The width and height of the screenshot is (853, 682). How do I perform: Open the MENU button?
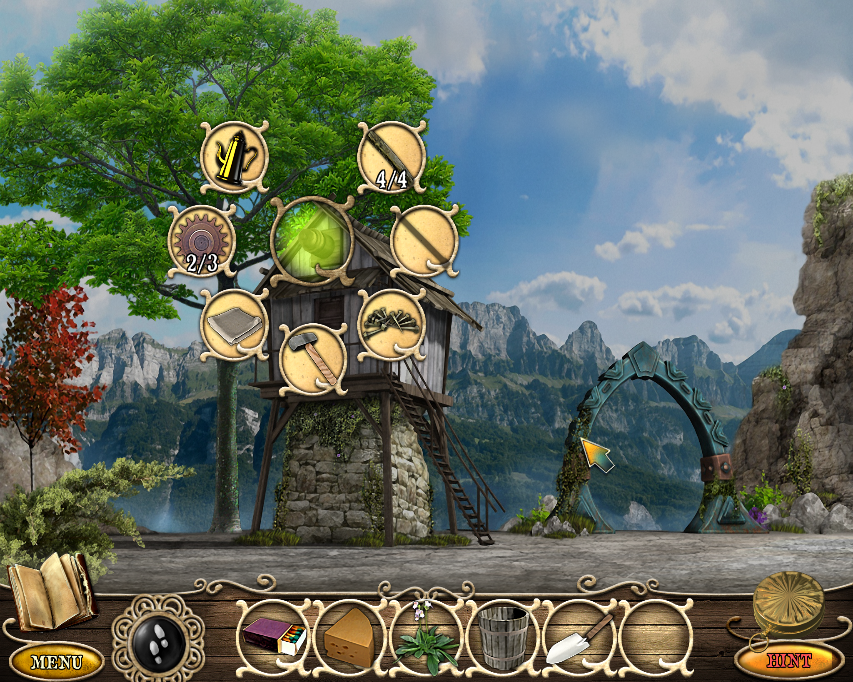pyautogui.click(x=57, y=661)
